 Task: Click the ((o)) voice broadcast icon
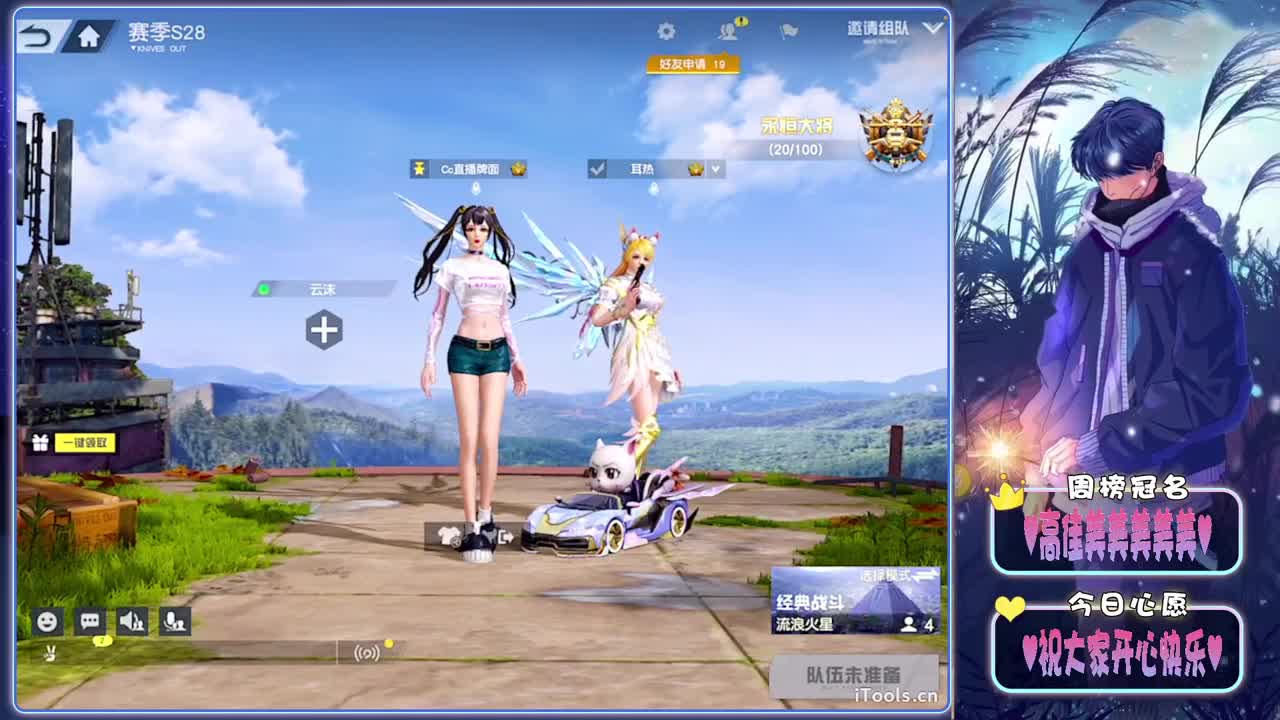[x=365, y=652]
